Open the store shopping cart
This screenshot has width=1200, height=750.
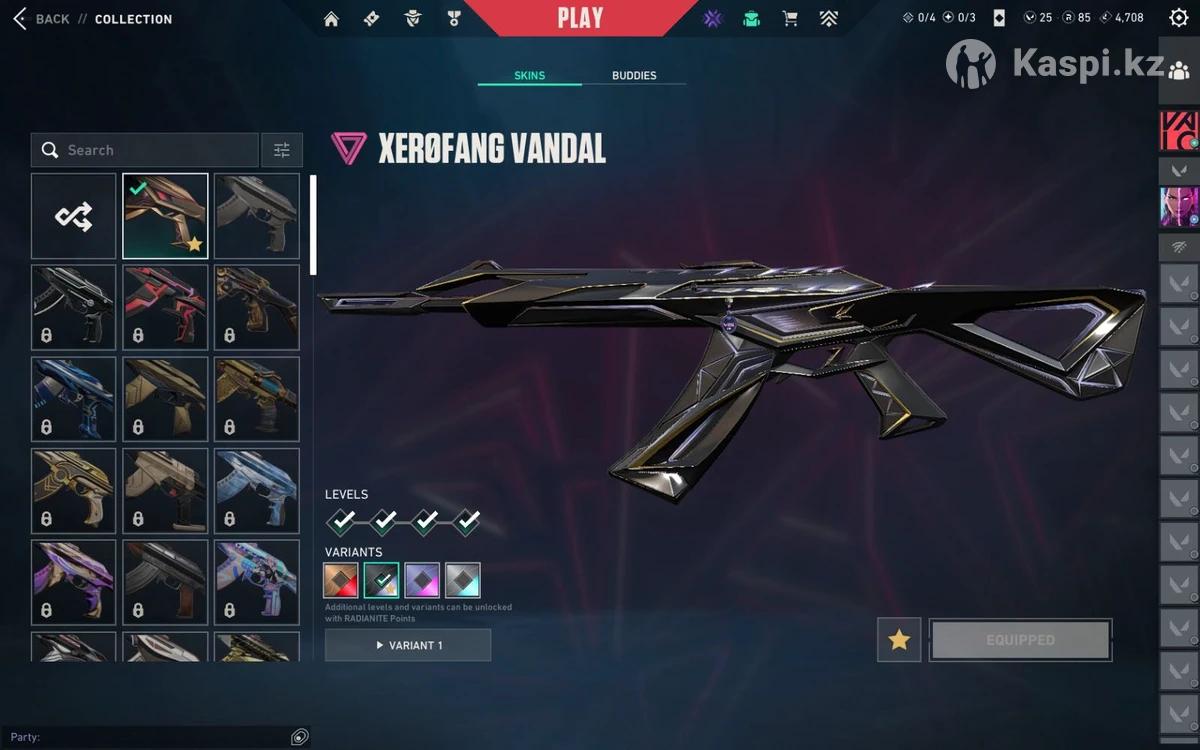(x=790, y=18)
